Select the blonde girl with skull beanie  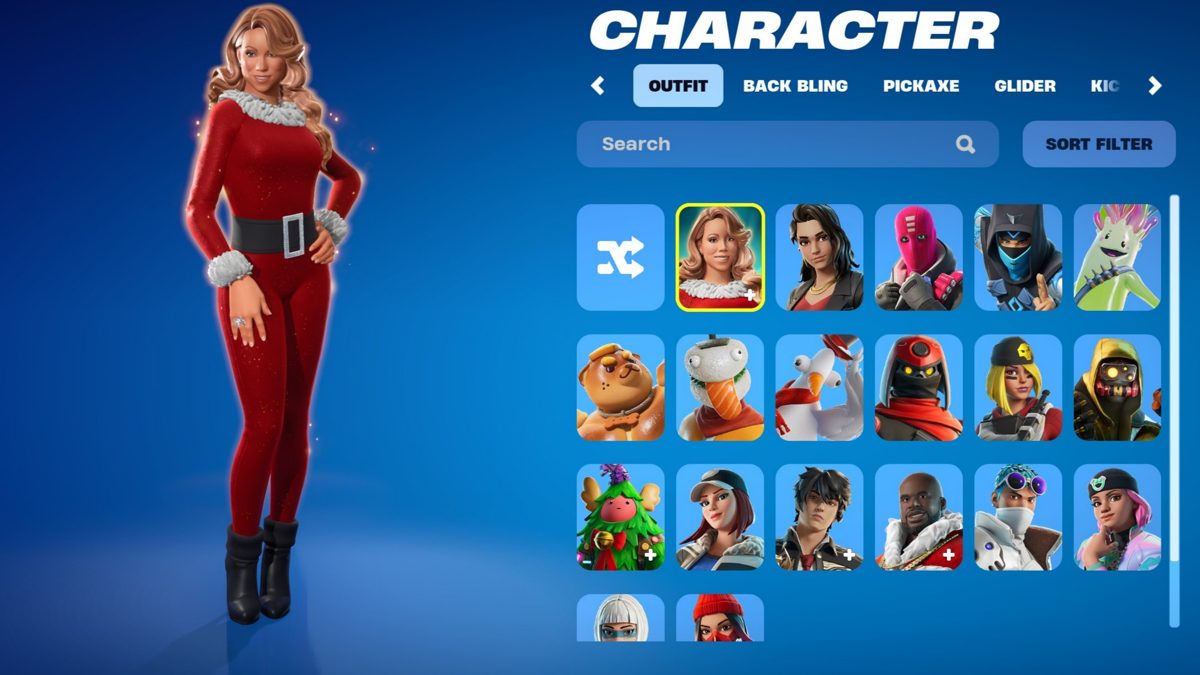tap(1018, 388)
